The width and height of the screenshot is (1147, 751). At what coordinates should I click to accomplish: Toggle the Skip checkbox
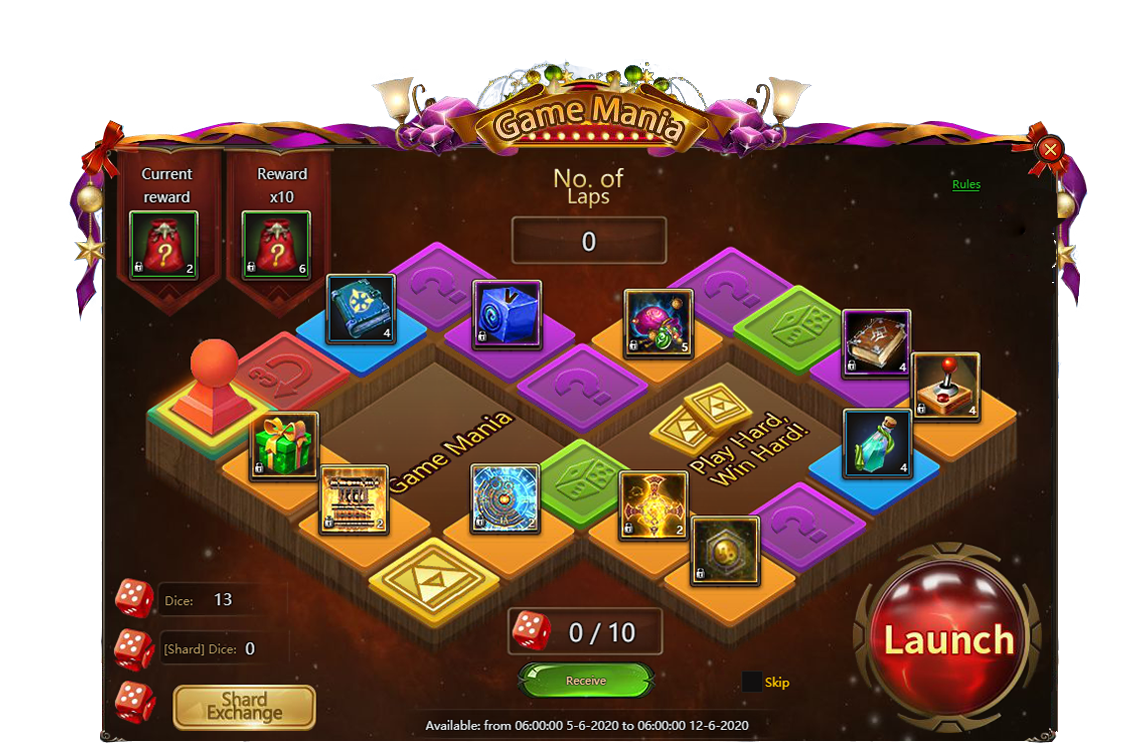pyautogui.click(x=752, y=682)
